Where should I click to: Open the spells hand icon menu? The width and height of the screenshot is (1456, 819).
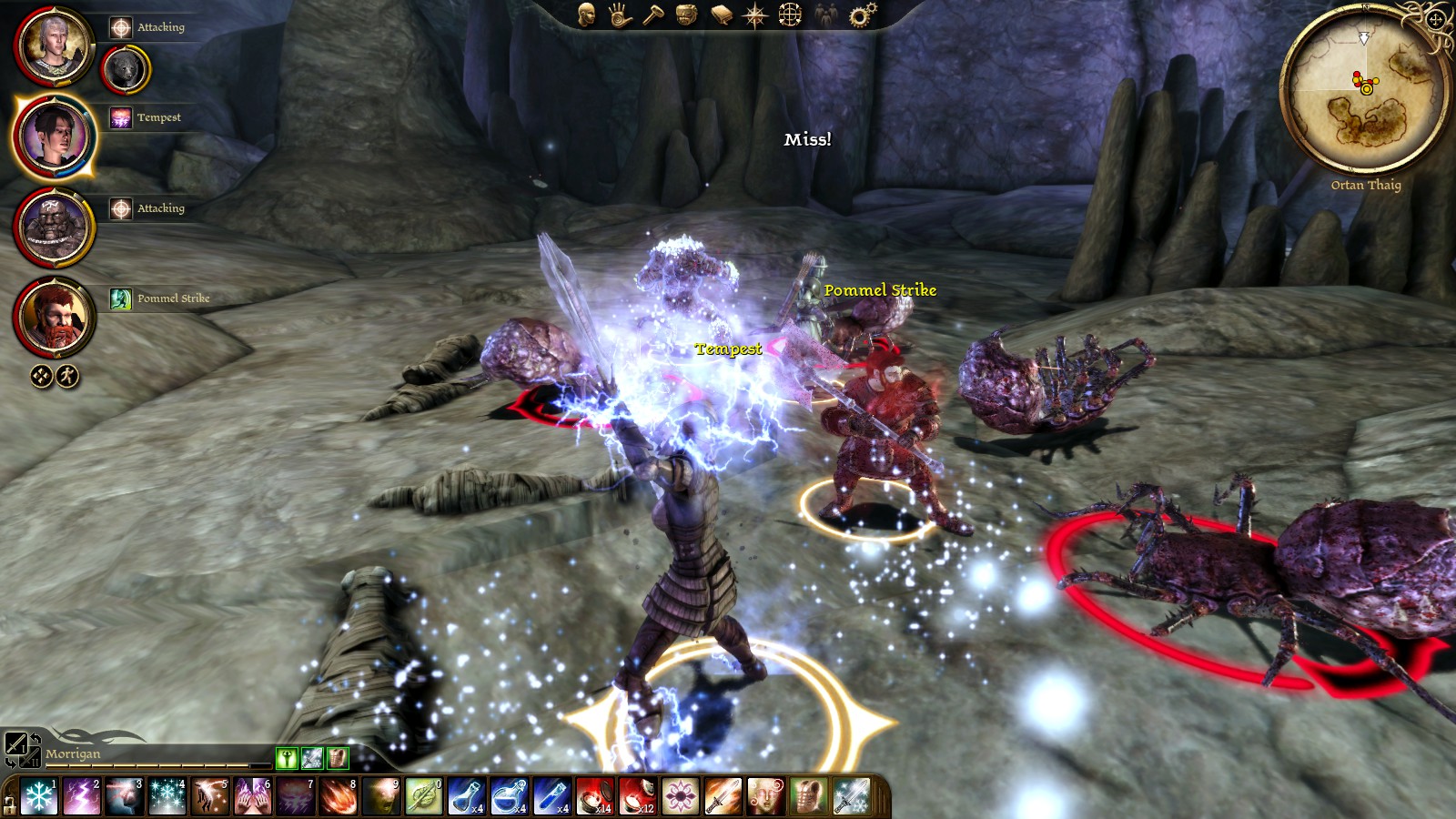(x=620, y=15)
